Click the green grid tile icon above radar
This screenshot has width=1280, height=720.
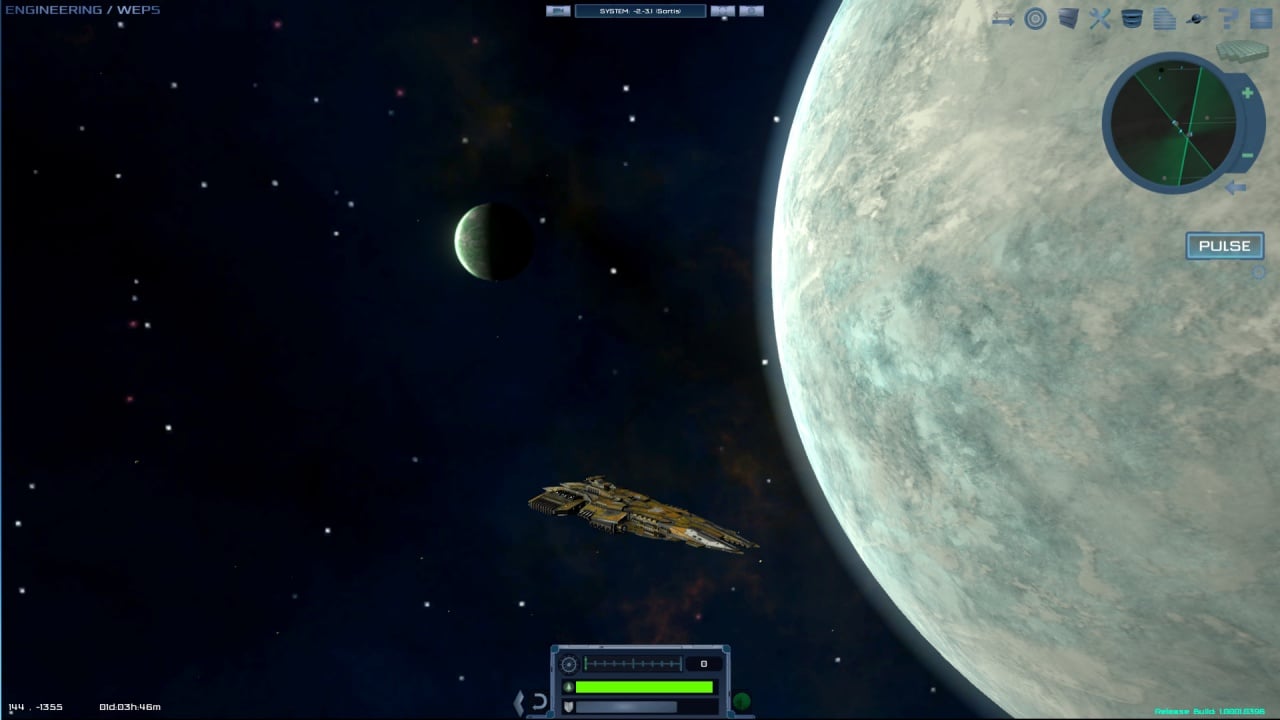[1242, 50]
